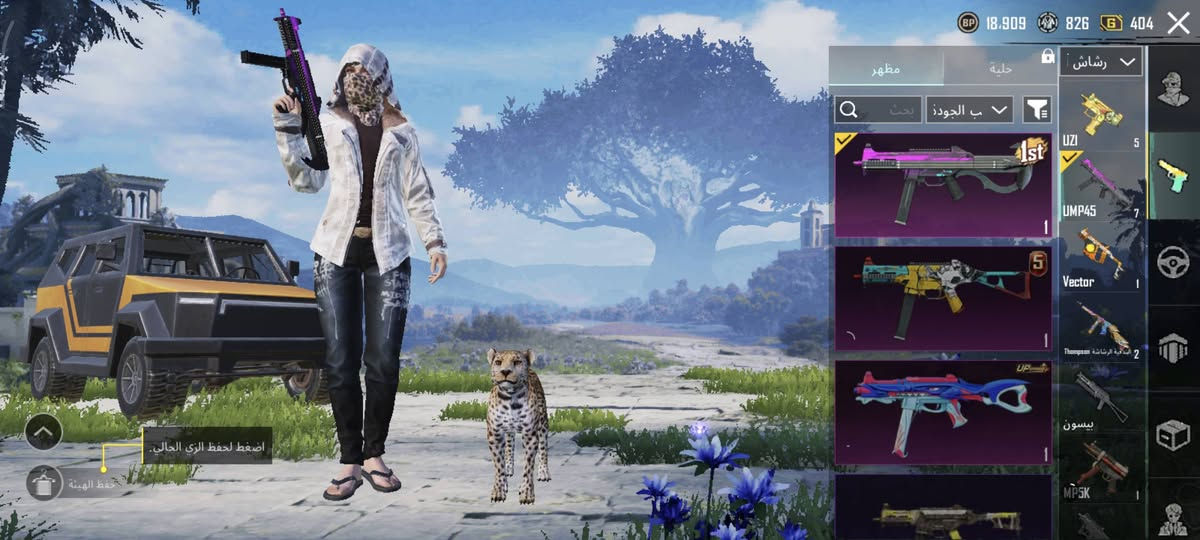Close the inventory screen with the X
The height and width of the screenshot is (540, 1200).
[1177, 23]
